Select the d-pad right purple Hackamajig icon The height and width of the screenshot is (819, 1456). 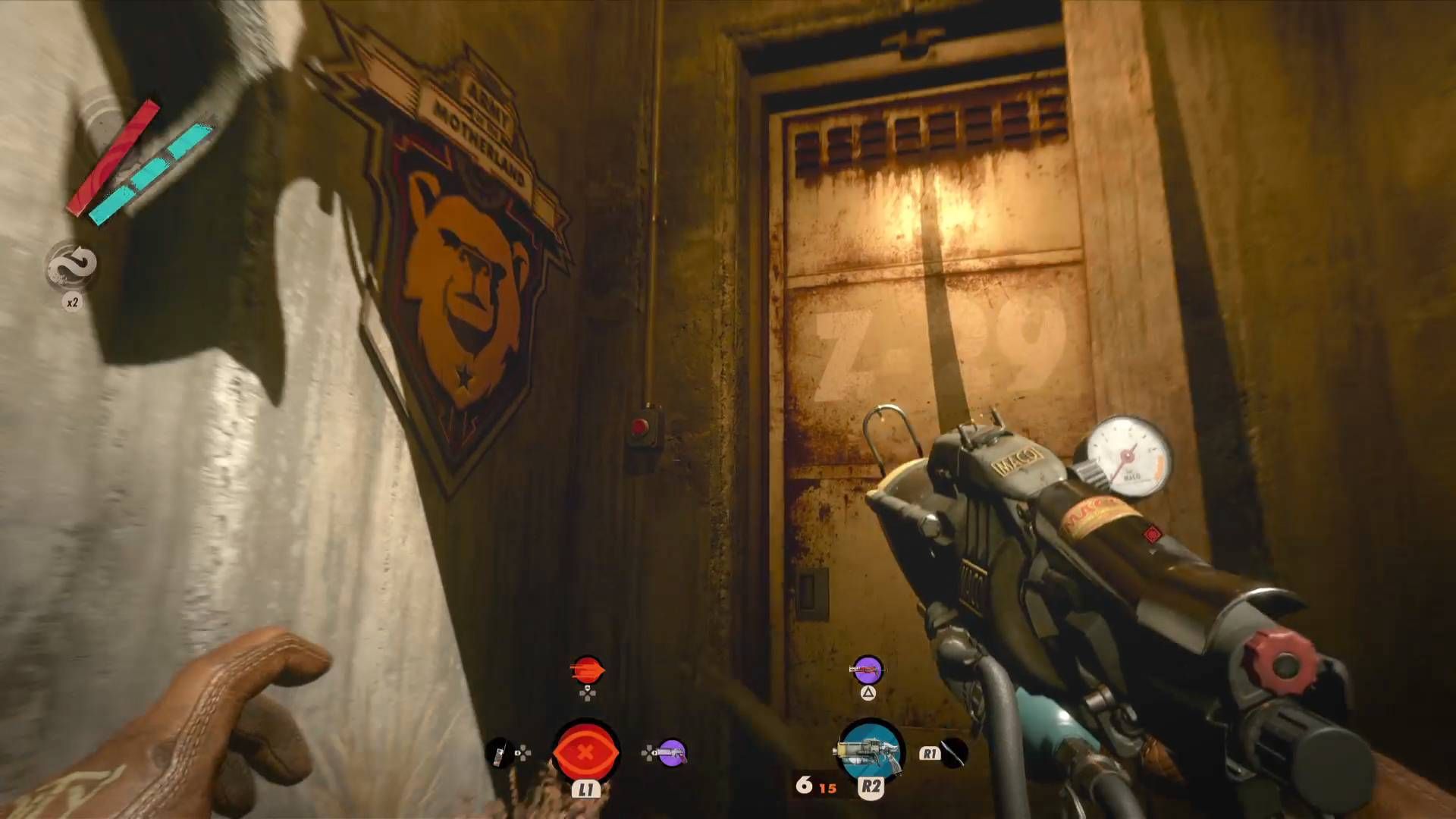pos(672,752)
